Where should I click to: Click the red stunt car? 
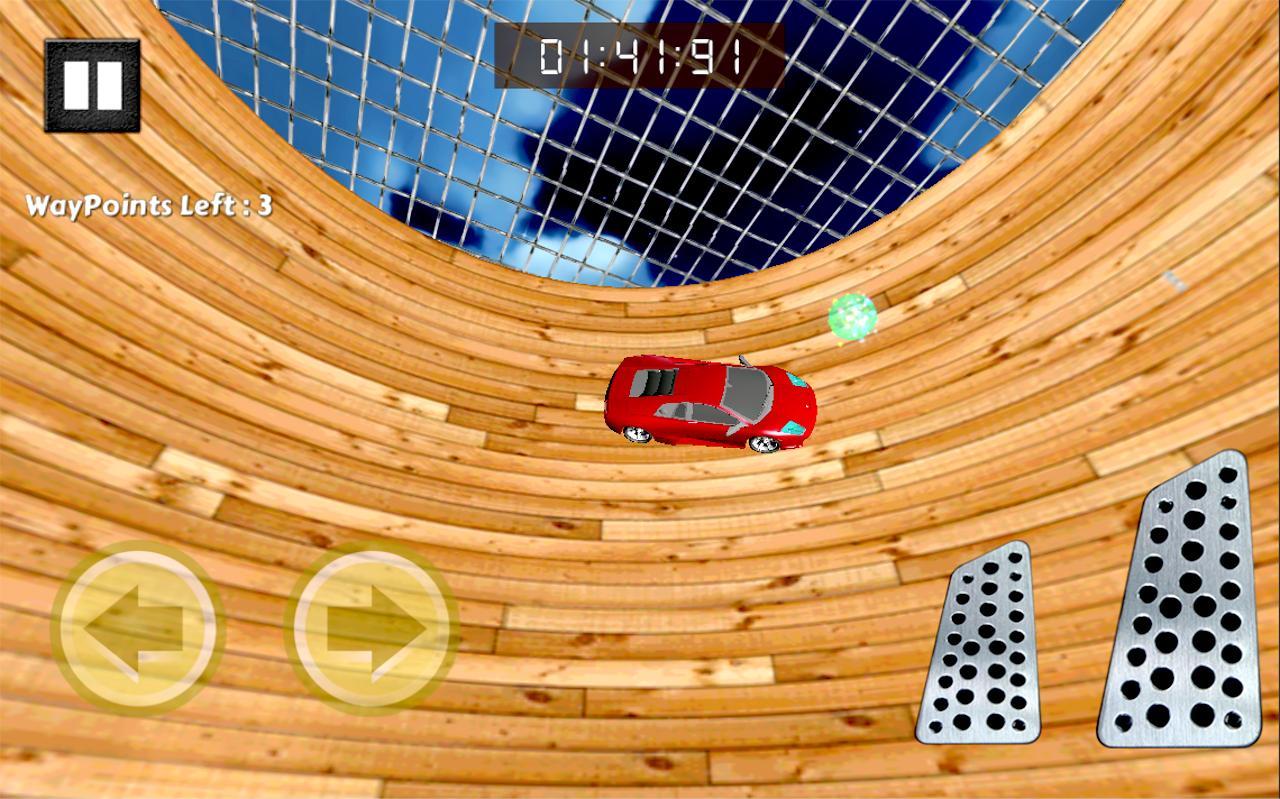pos(710,400)
